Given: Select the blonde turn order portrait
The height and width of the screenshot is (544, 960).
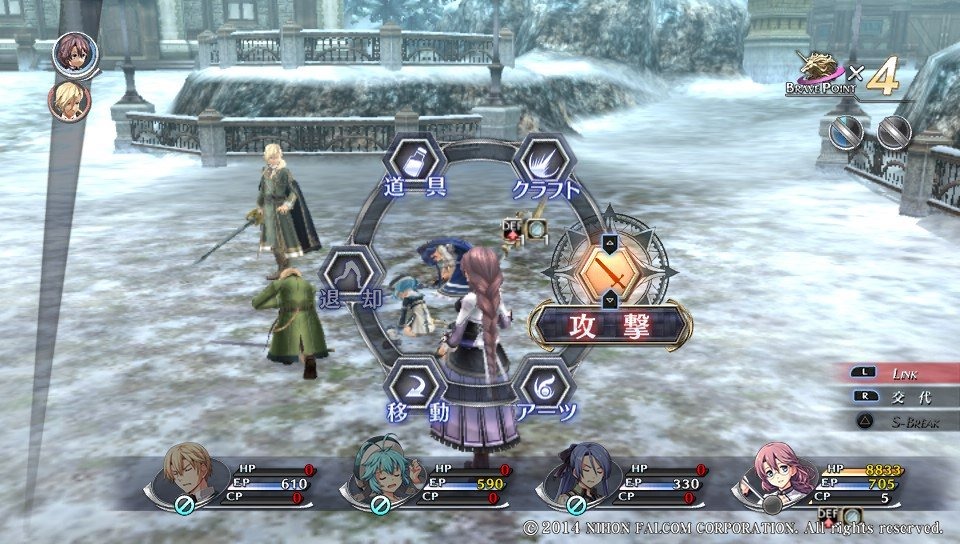Looking at the screenshot, I should tap(69, 100).
